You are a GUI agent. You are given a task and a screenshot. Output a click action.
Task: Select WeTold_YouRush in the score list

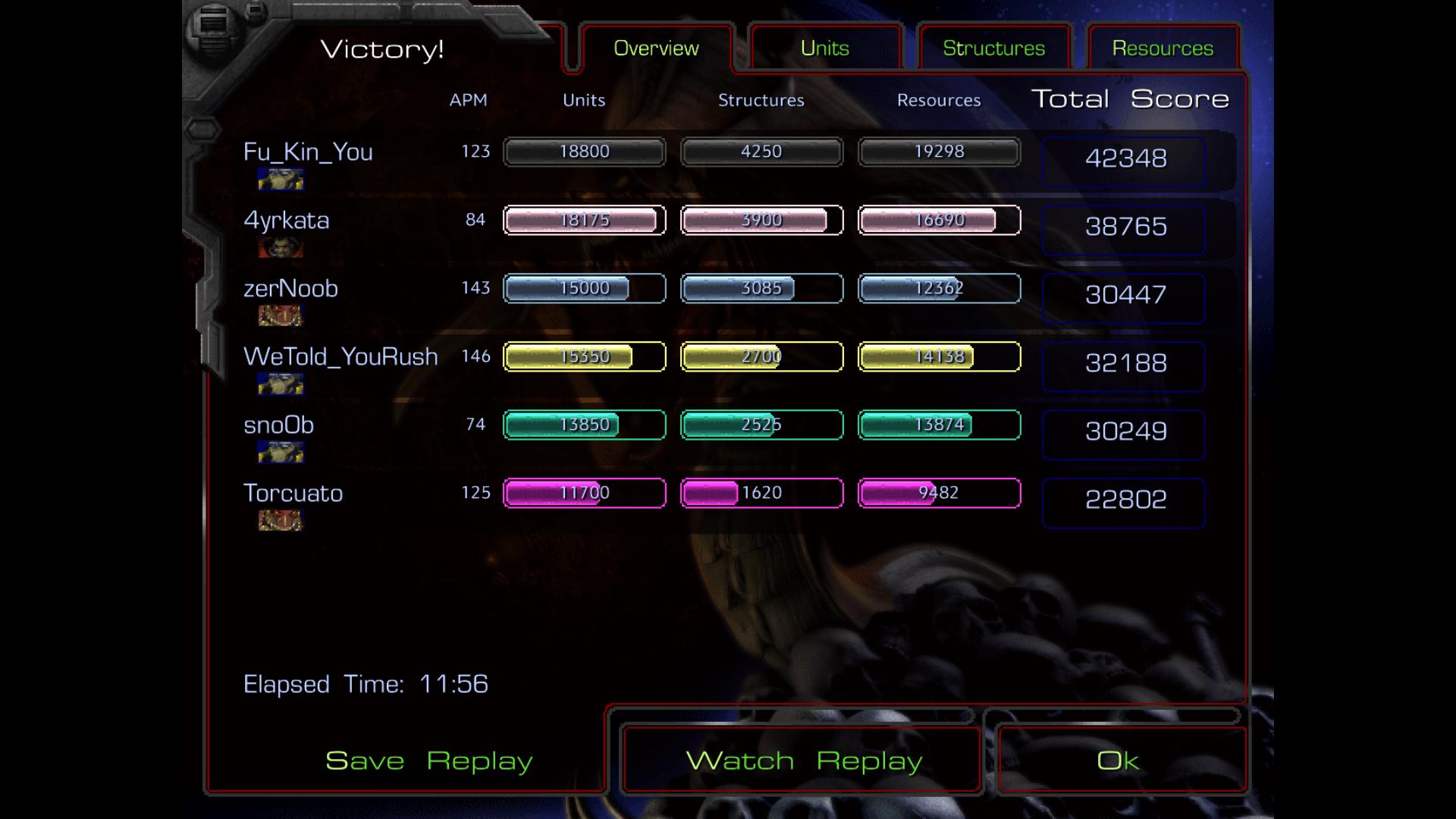340,356
